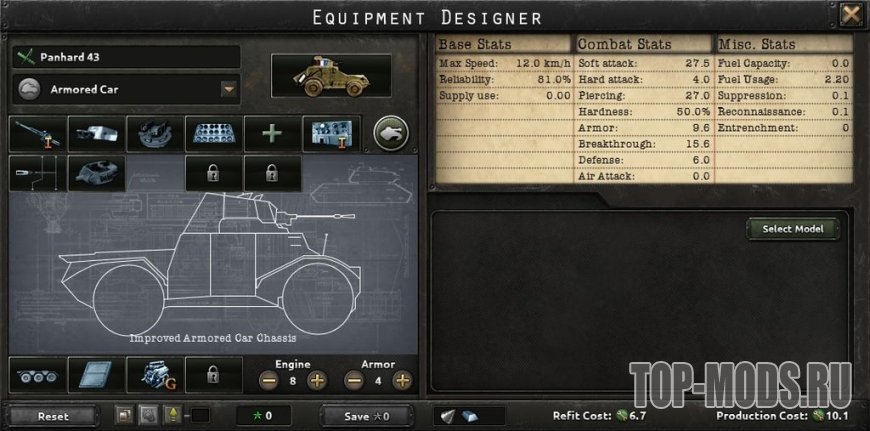Add a module in the green plus slot
The height and width of the screenshot is (431, 870).
[x=272, y=134]
